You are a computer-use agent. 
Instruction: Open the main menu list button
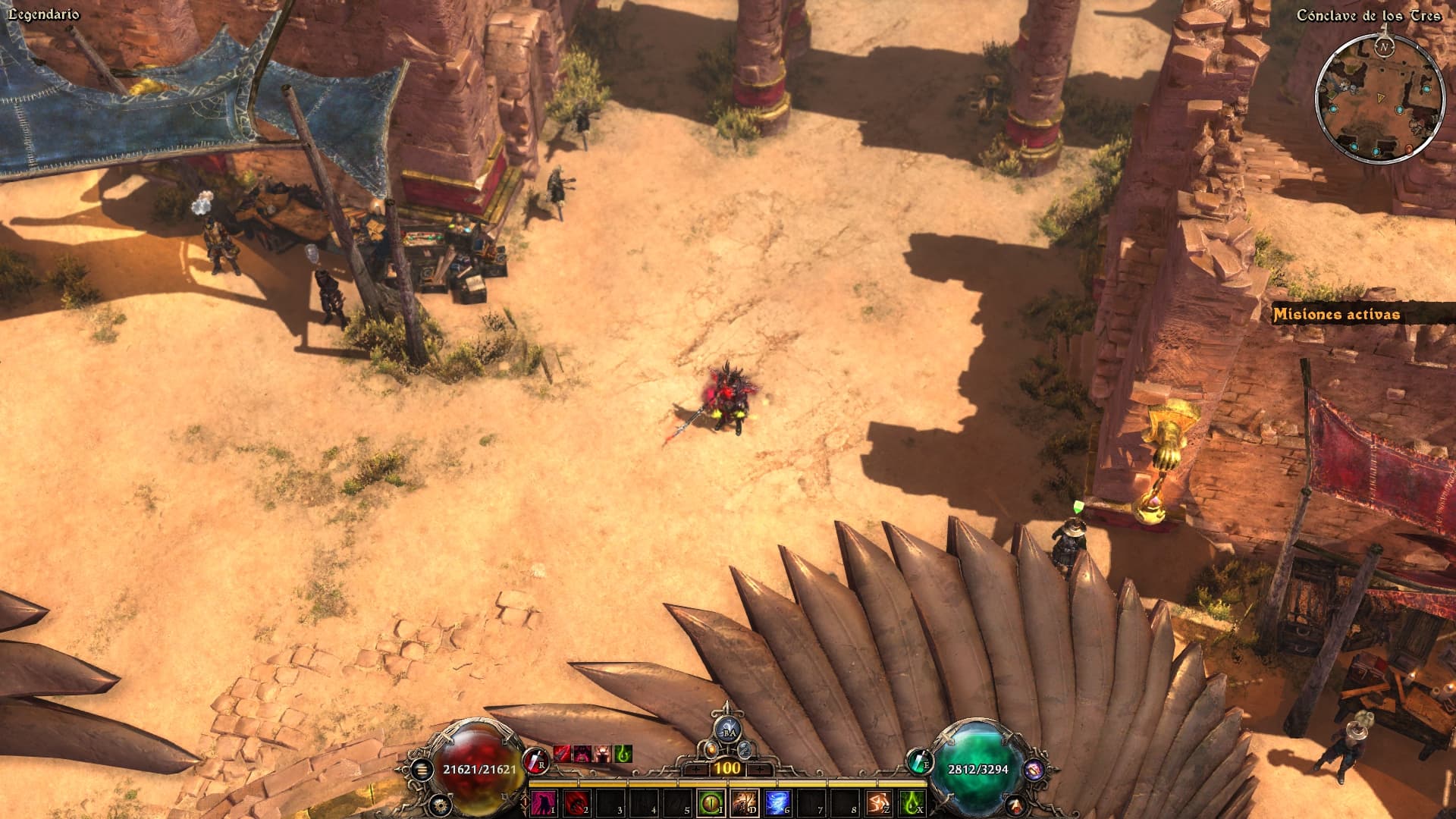422,770
